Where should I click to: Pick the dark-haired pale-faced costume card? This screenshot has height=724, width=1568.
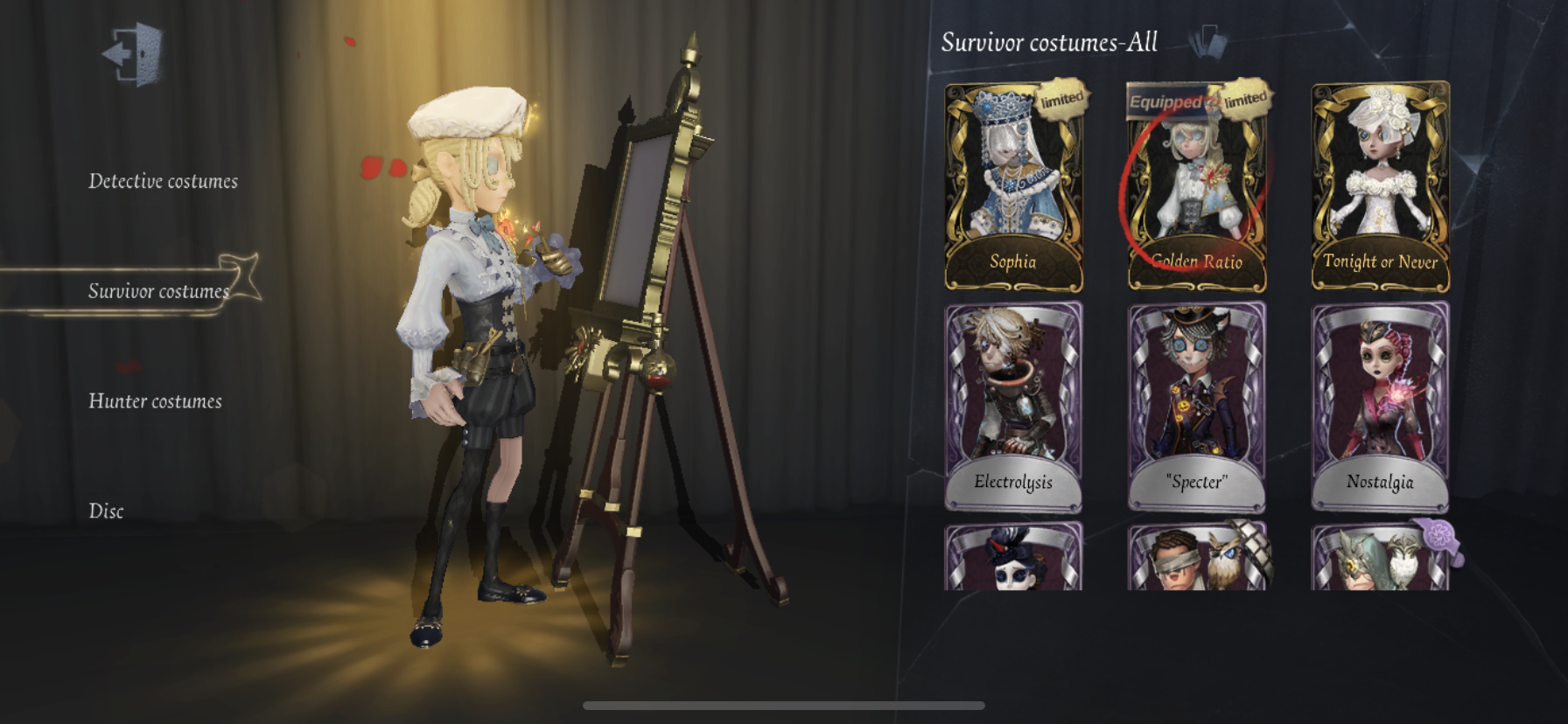click(x=1013, y=557)
